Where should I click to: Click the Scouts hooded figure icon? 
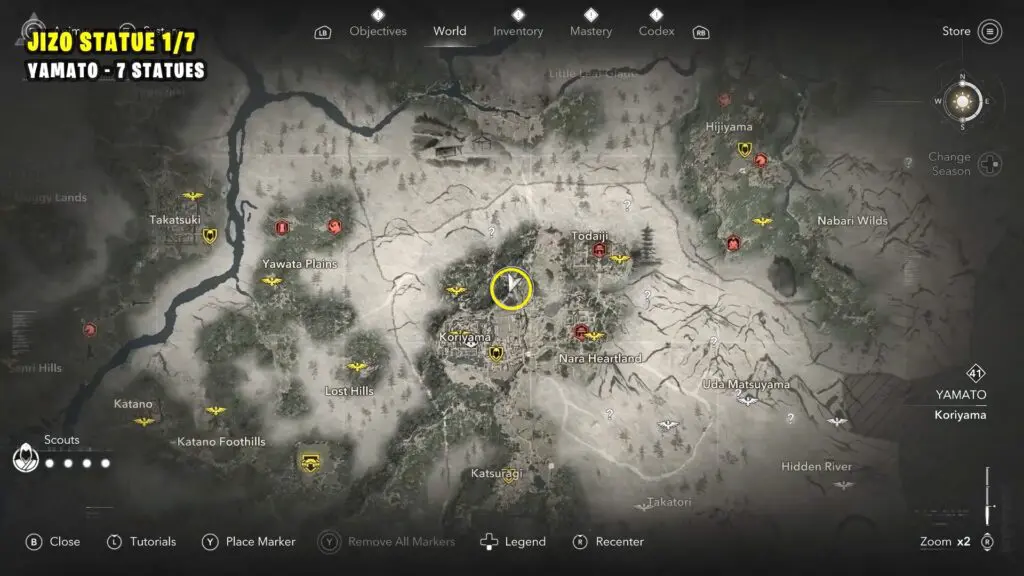point(24,459)
